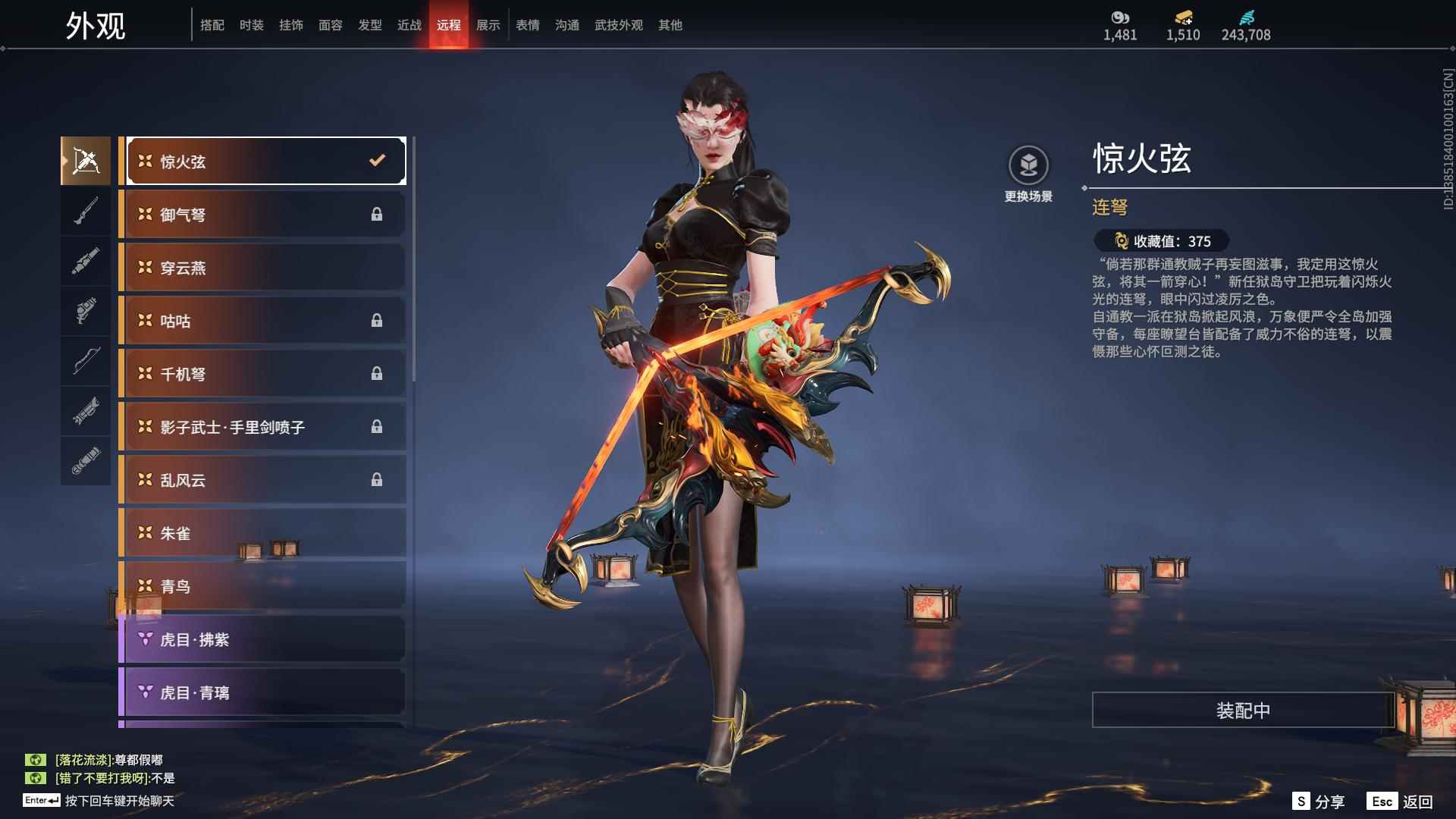The height and width of the screenshot is (819, 1456).
Task: Switch to the 时装 tab
Action: 251,24
